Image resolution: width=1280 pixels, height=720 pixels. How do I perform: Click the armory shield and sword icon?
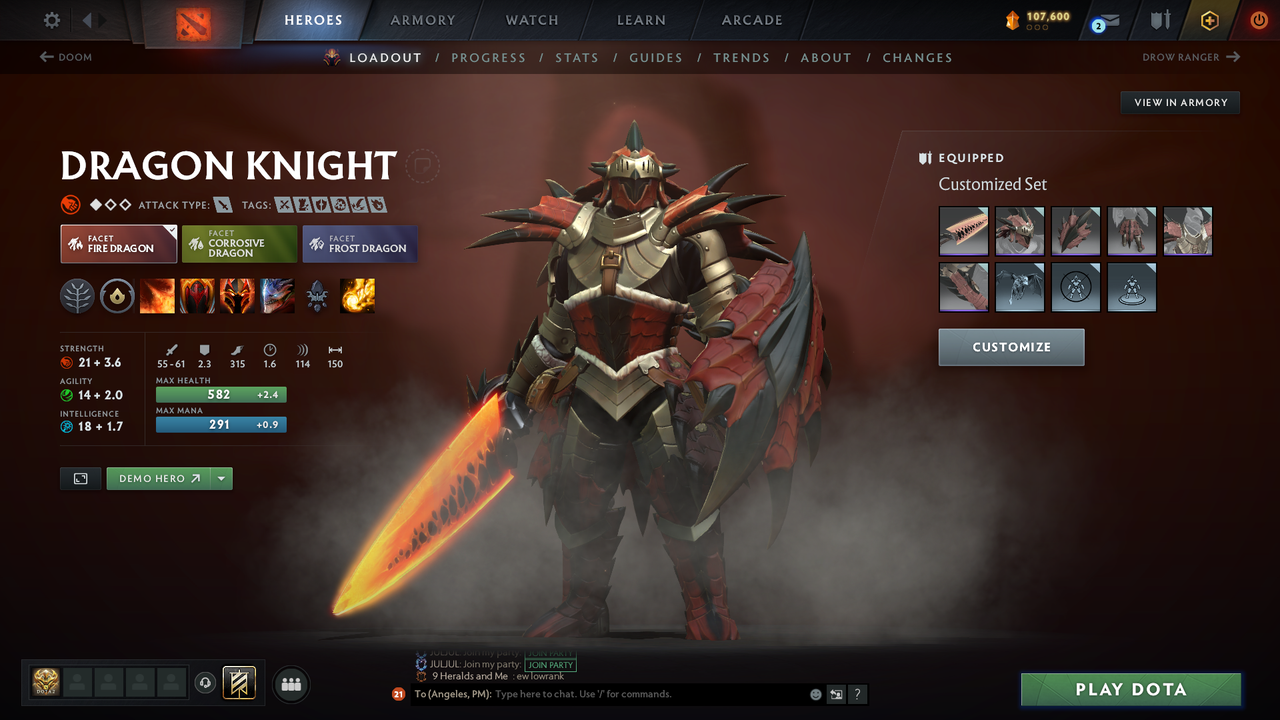tap(1158, 19)
